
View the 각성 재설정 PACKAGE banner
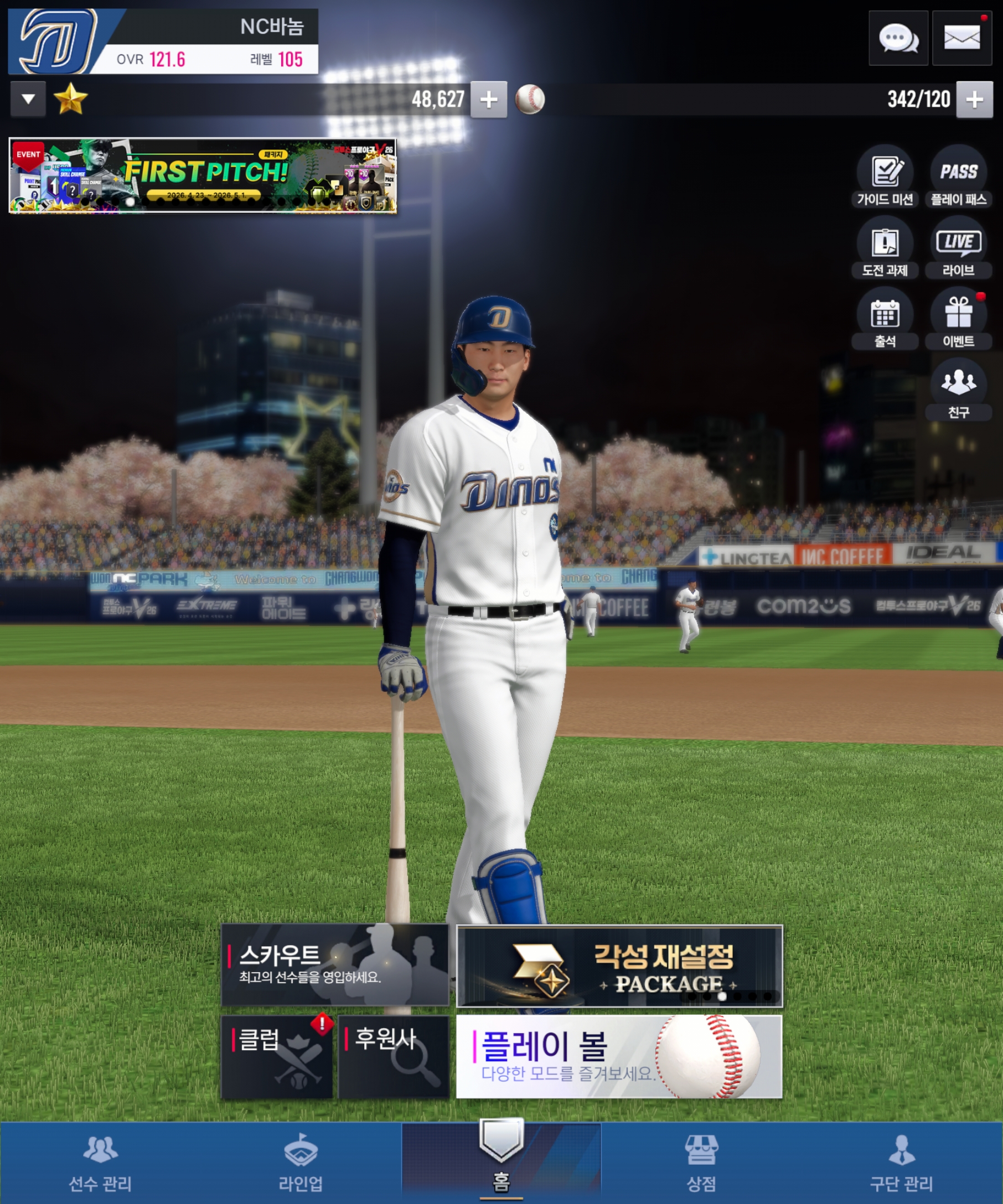[x=619, y=966]
